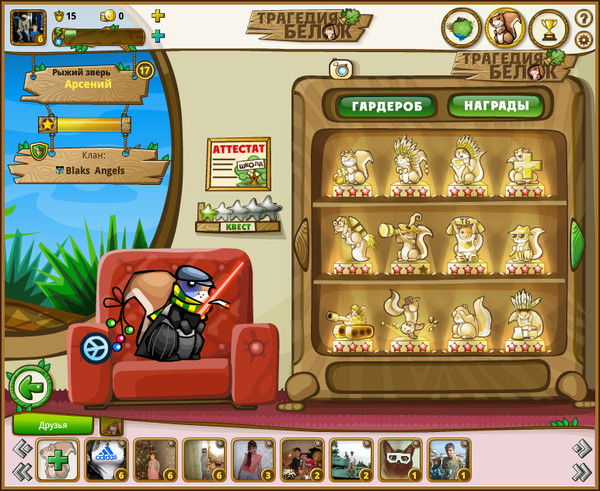Switch to the Награды awards tab

click(x=495, y=105)
